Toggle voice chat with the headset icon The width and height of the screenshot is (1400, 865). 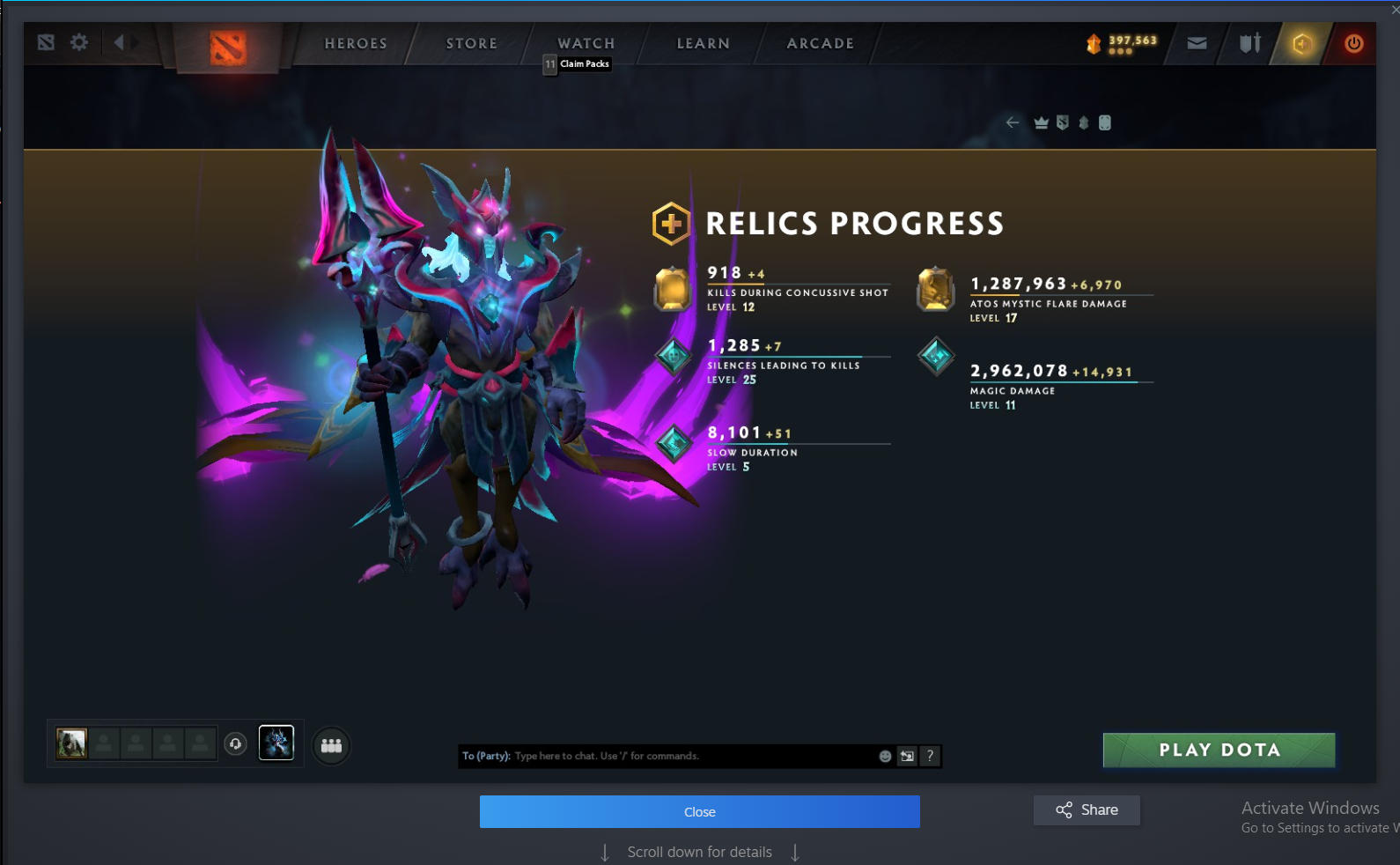(234, 745)
